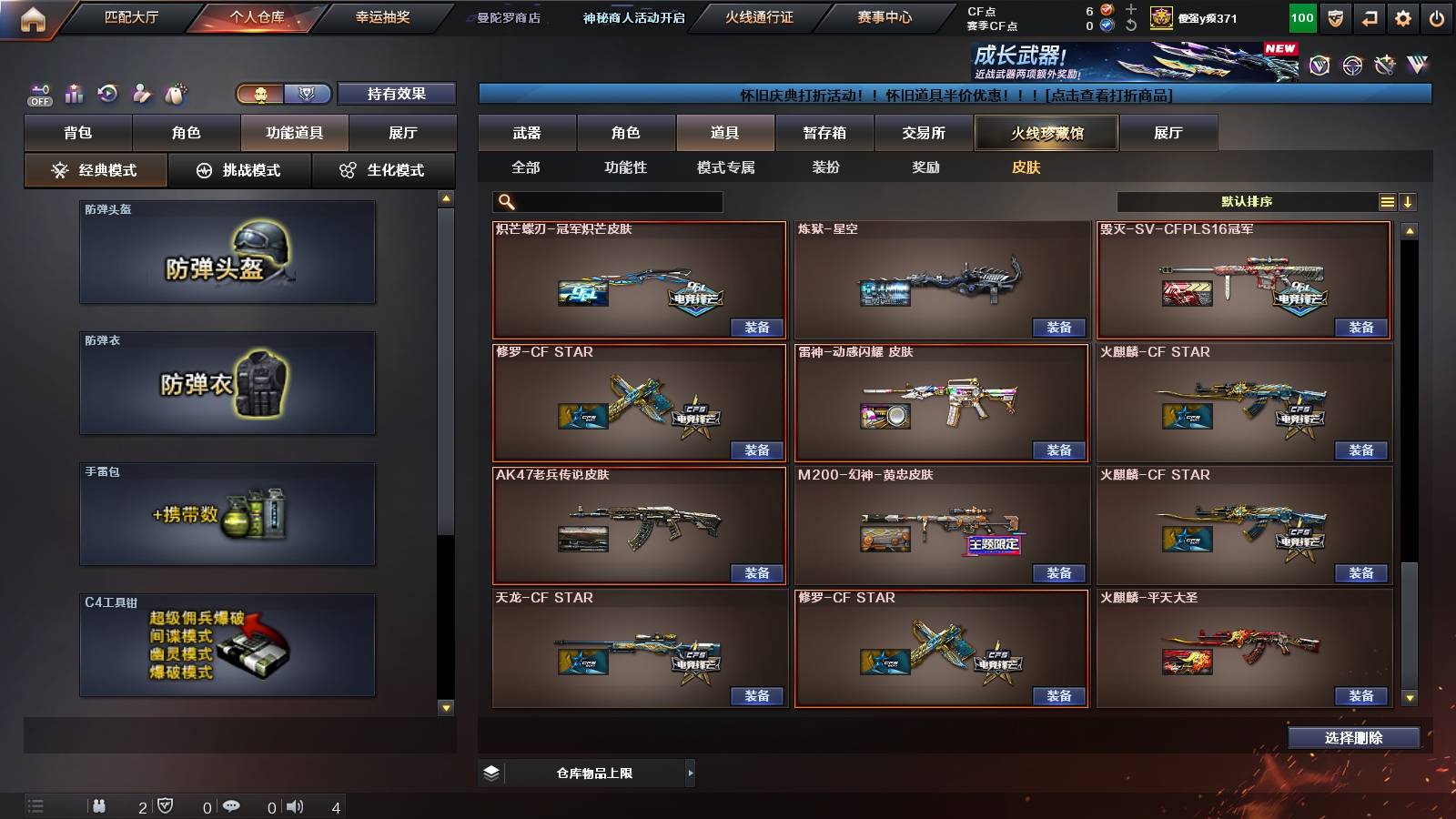Switch to the 火线珍藏馆 tab
1456x819 pixels.
[1045, 133]
